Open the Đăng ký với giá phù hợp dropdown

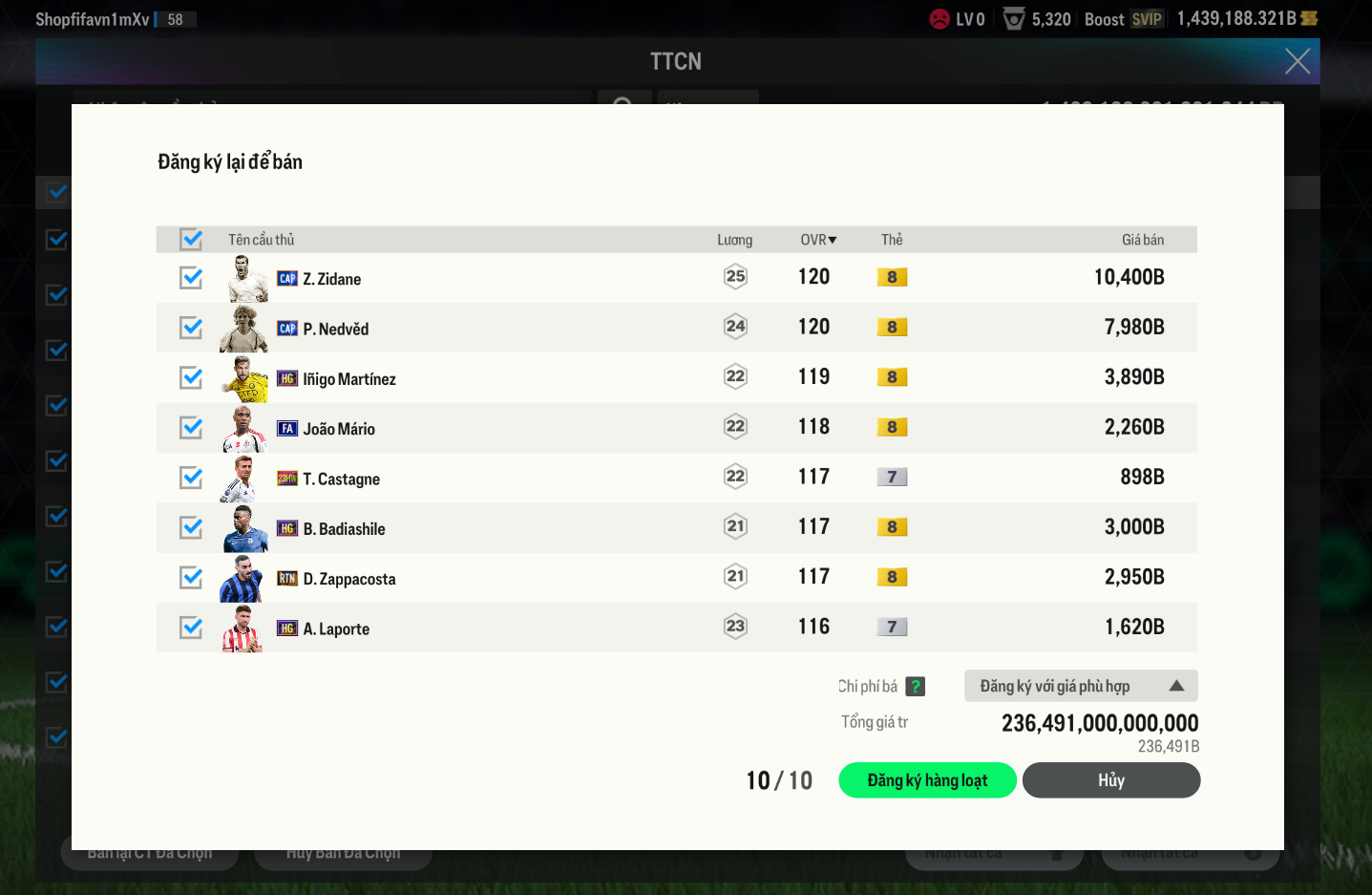tap(1080, 686)
